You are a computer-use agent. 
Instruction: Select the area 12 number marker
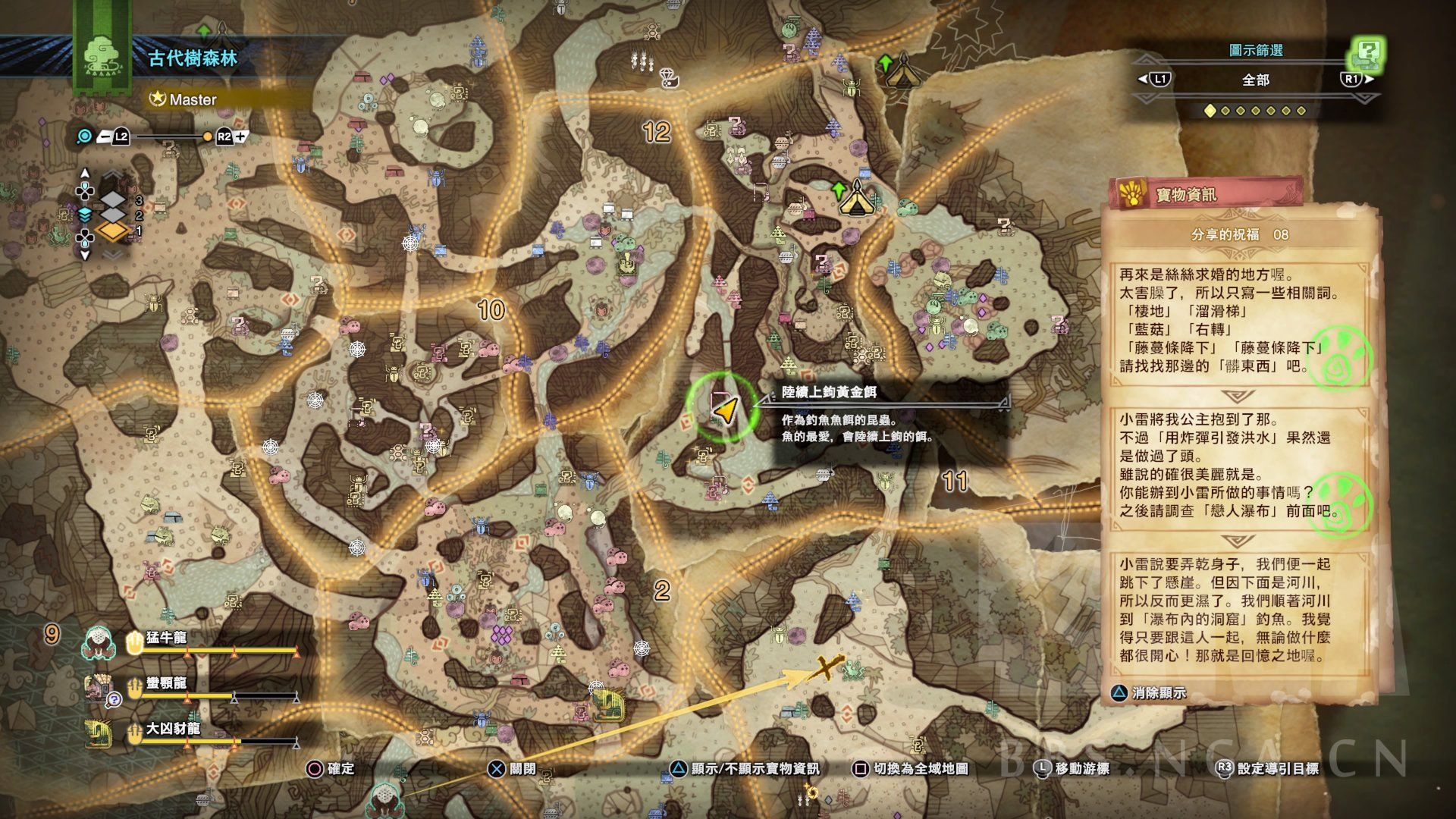657,133
